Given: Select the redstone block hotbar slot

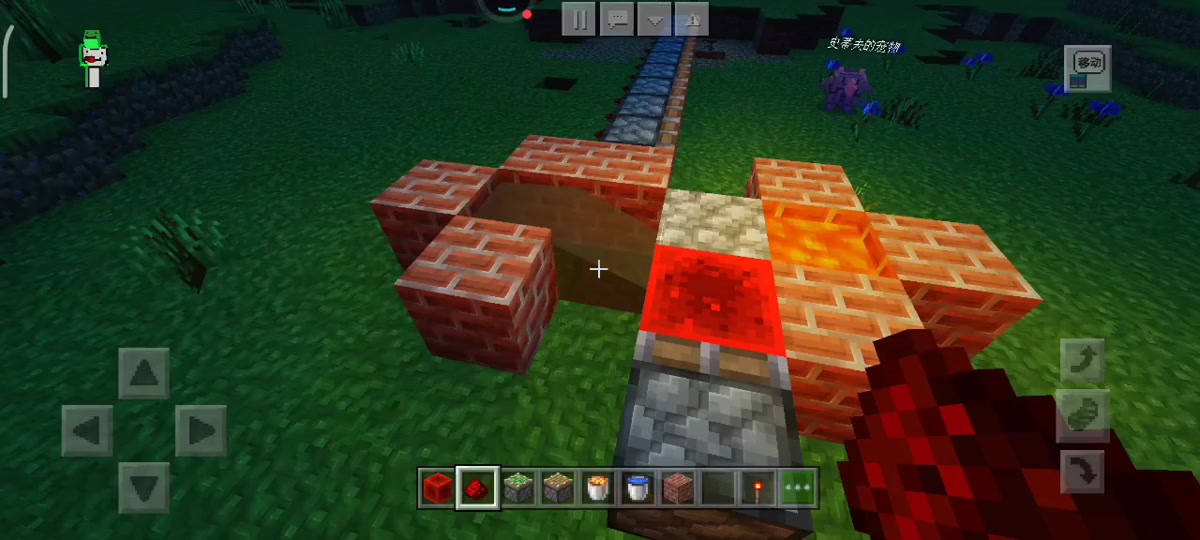Looking at the screenshot, I should point(436,488).
